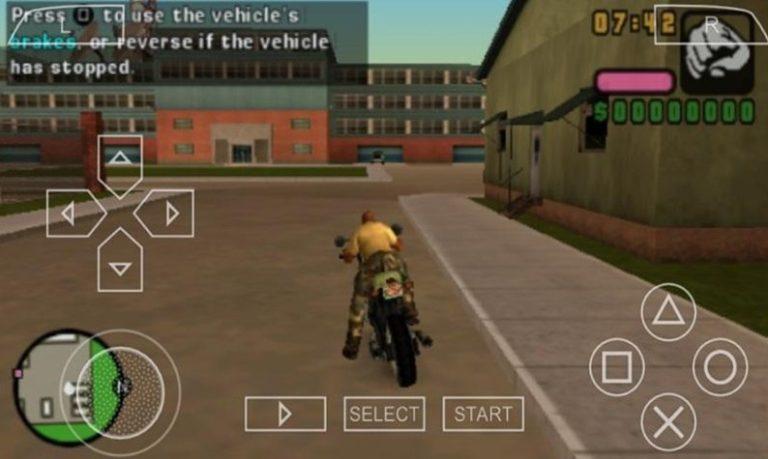Tap the on-screen circle button
Viewport: 768px width, 459px height.
720,367
